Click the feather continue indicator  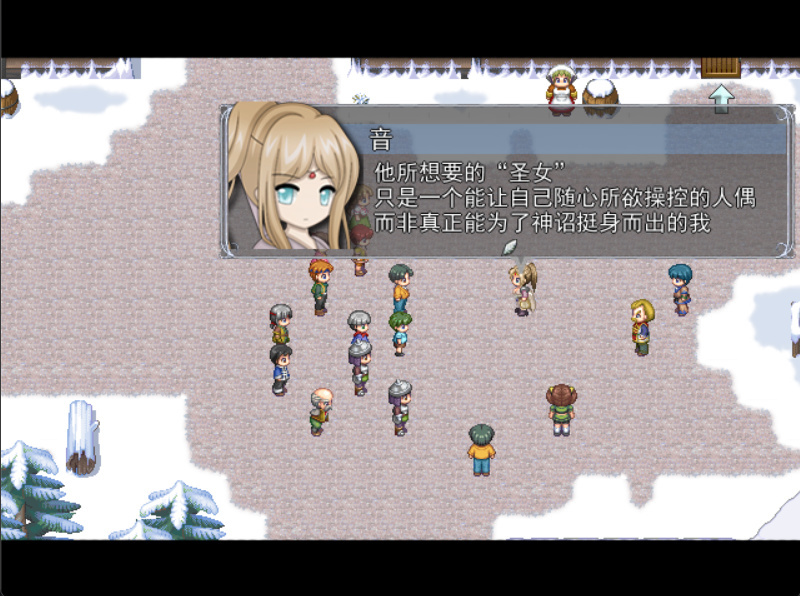point(509,246)
